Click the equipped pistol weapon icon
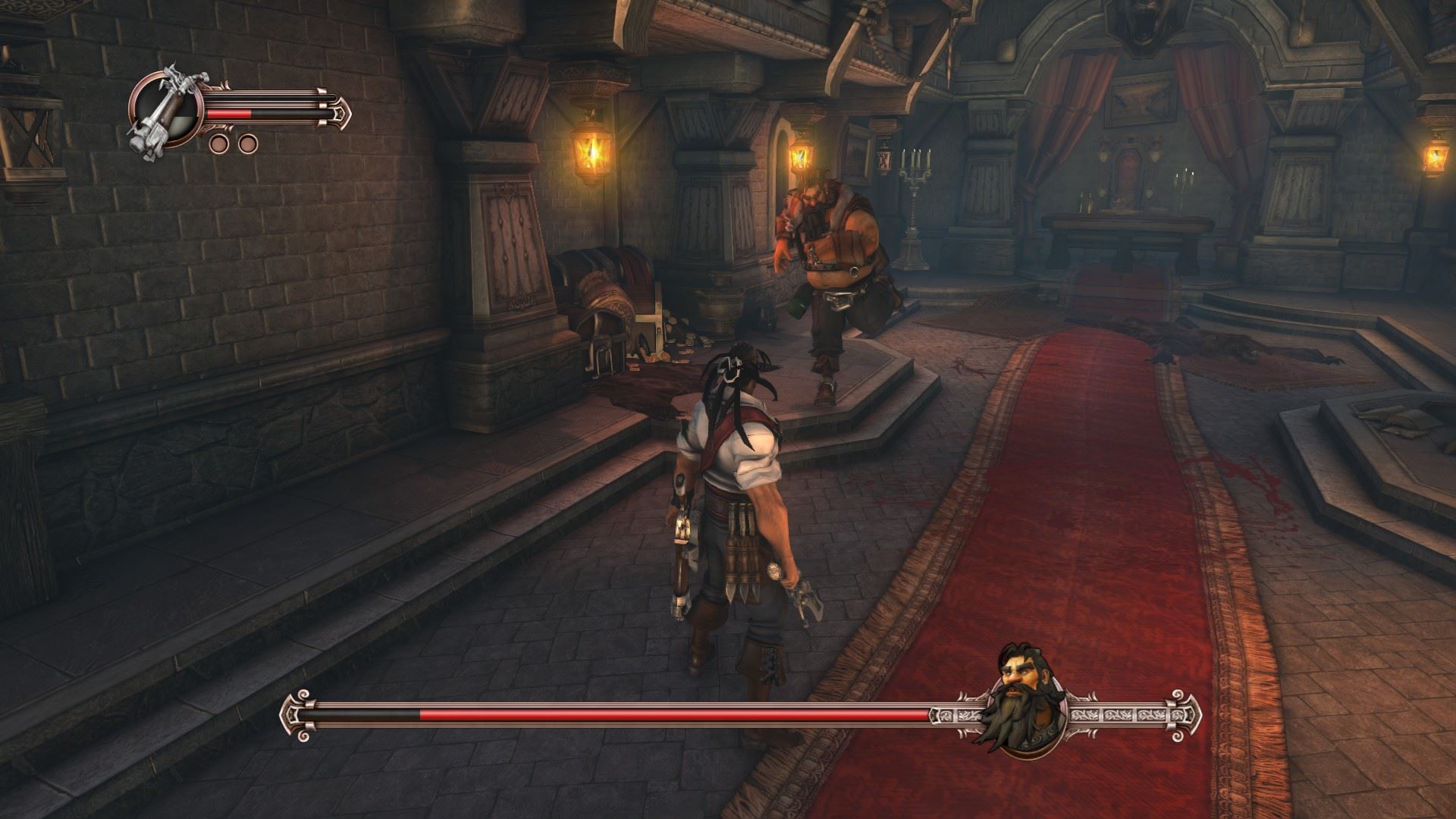Image resolution: width=1456 pixels, height=819 pixels. coord(165,114)
